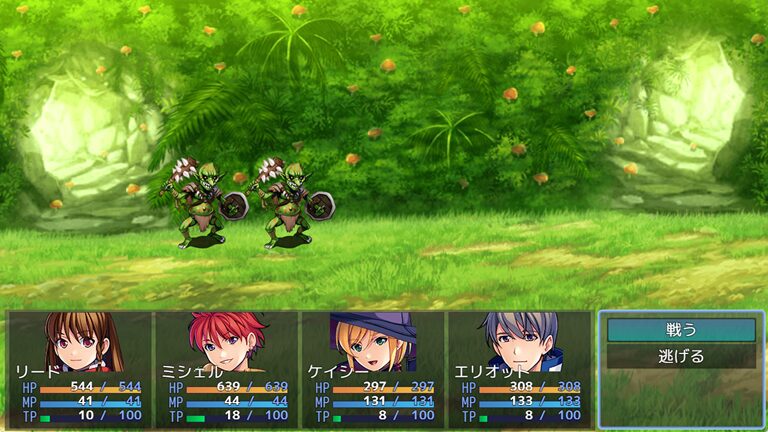The width and height of the screenshot is (768, 432).
Task: Select the 逃げる (Escape) command
Action: (x=681, y=356)
